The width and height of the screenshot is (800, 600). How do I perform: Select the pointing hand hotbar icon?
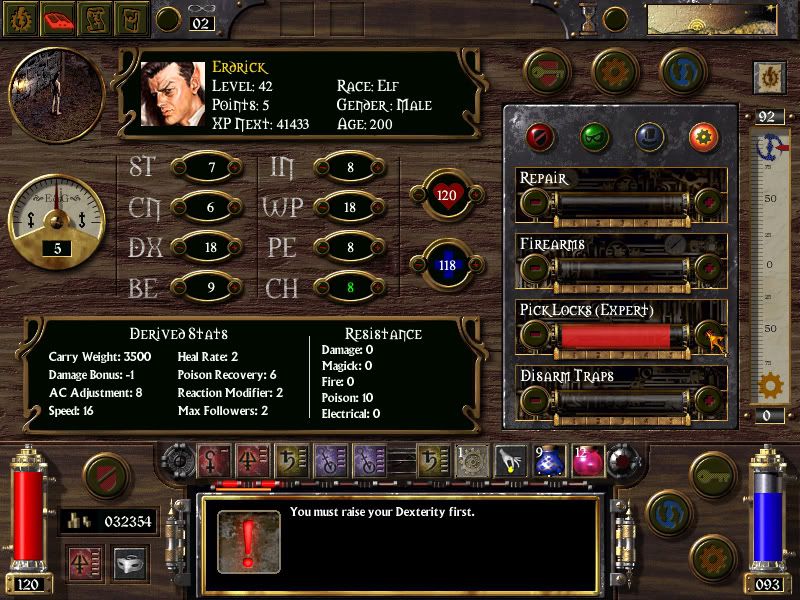(509, 460)
